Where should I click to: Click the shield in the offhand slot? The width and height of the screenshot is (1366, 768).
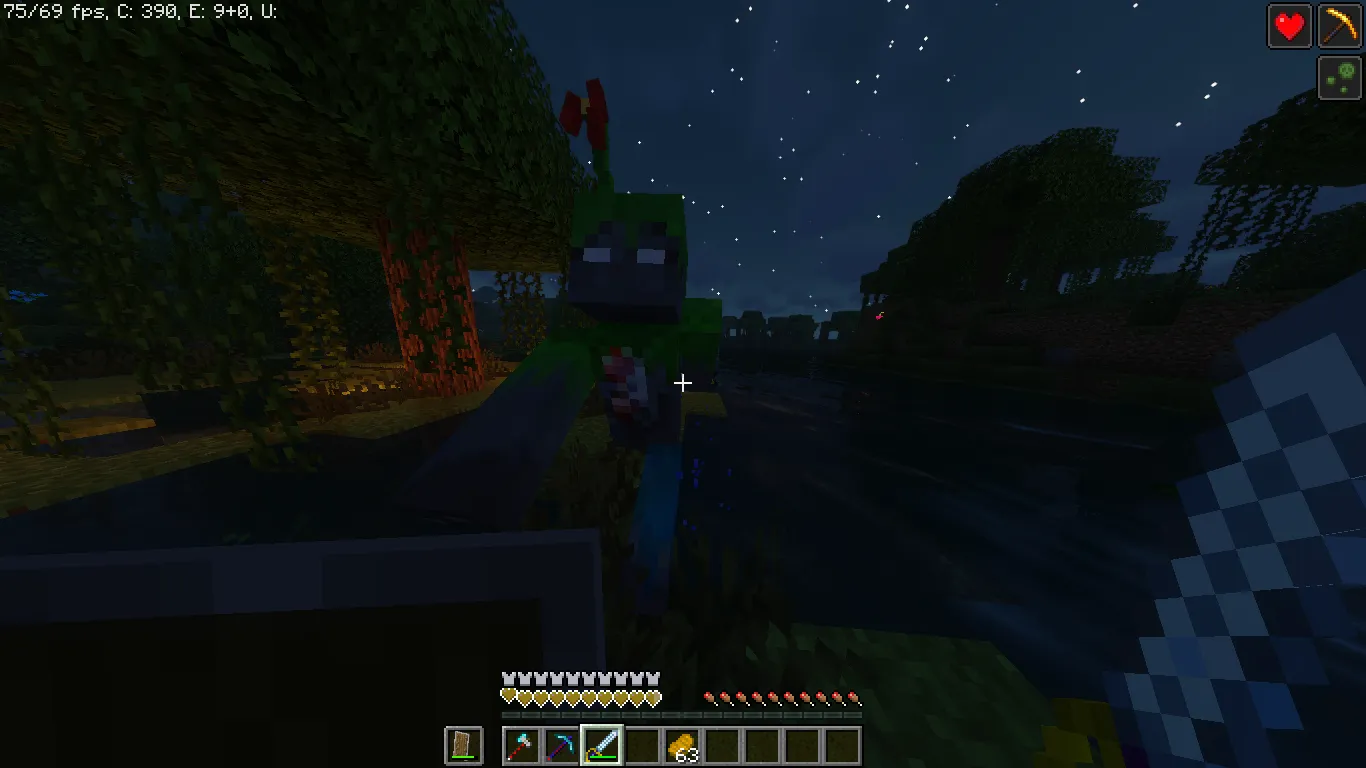pos(462,746)
